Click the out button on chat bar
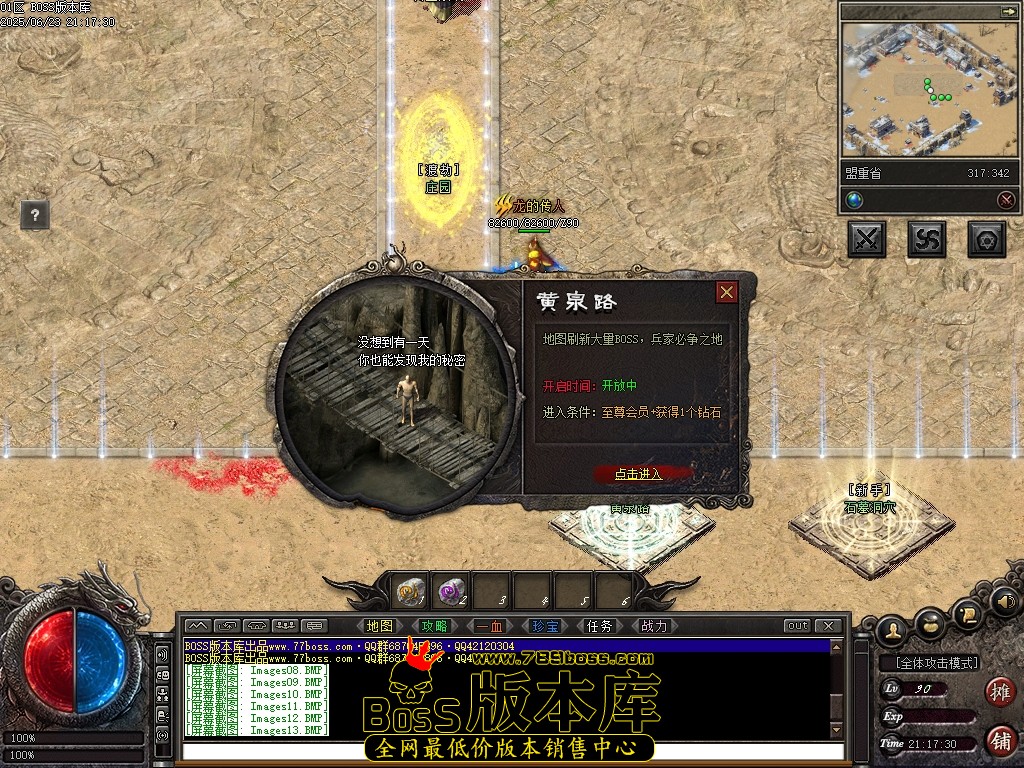Viewport: 1024px width, 768px height. click(797, 626)
